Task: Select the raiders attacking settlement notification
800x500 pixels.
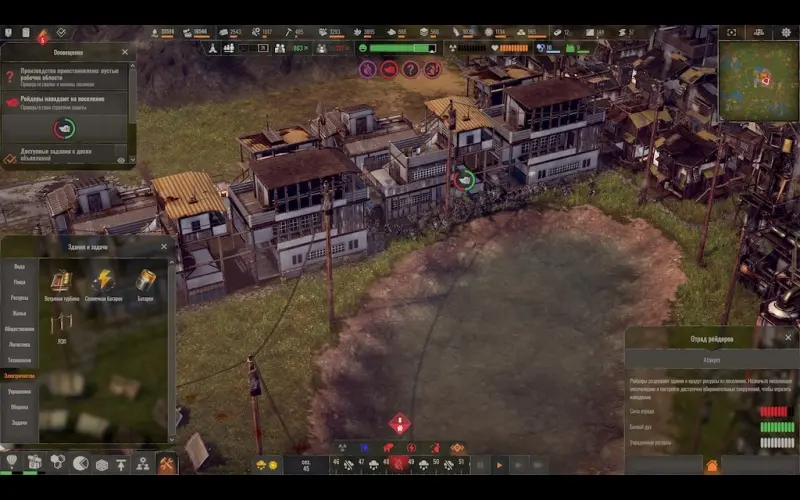Action: click(65, 102)
